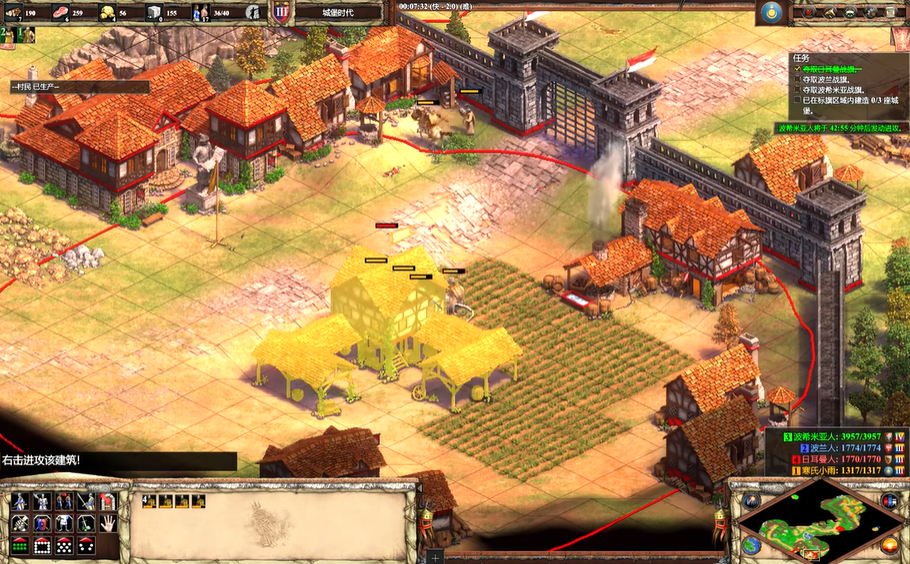This screenshot has height=564, width=910.
Task: Toggle the minimap unit colors button
Action: [x=889, y=500]
